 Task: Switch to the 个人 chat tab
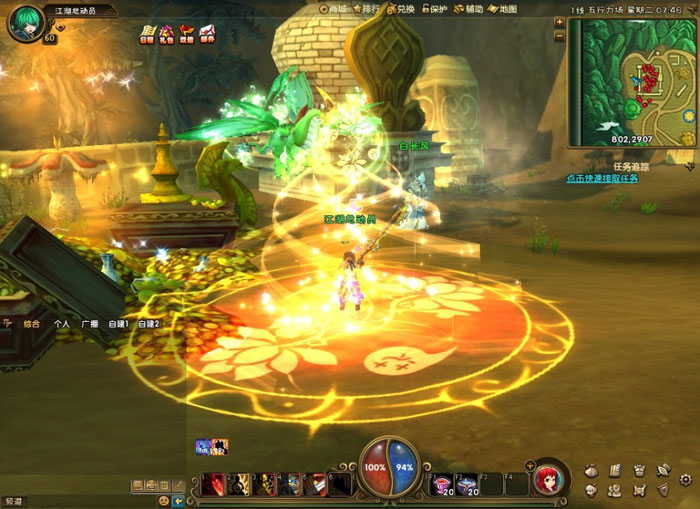coord(62,324)
